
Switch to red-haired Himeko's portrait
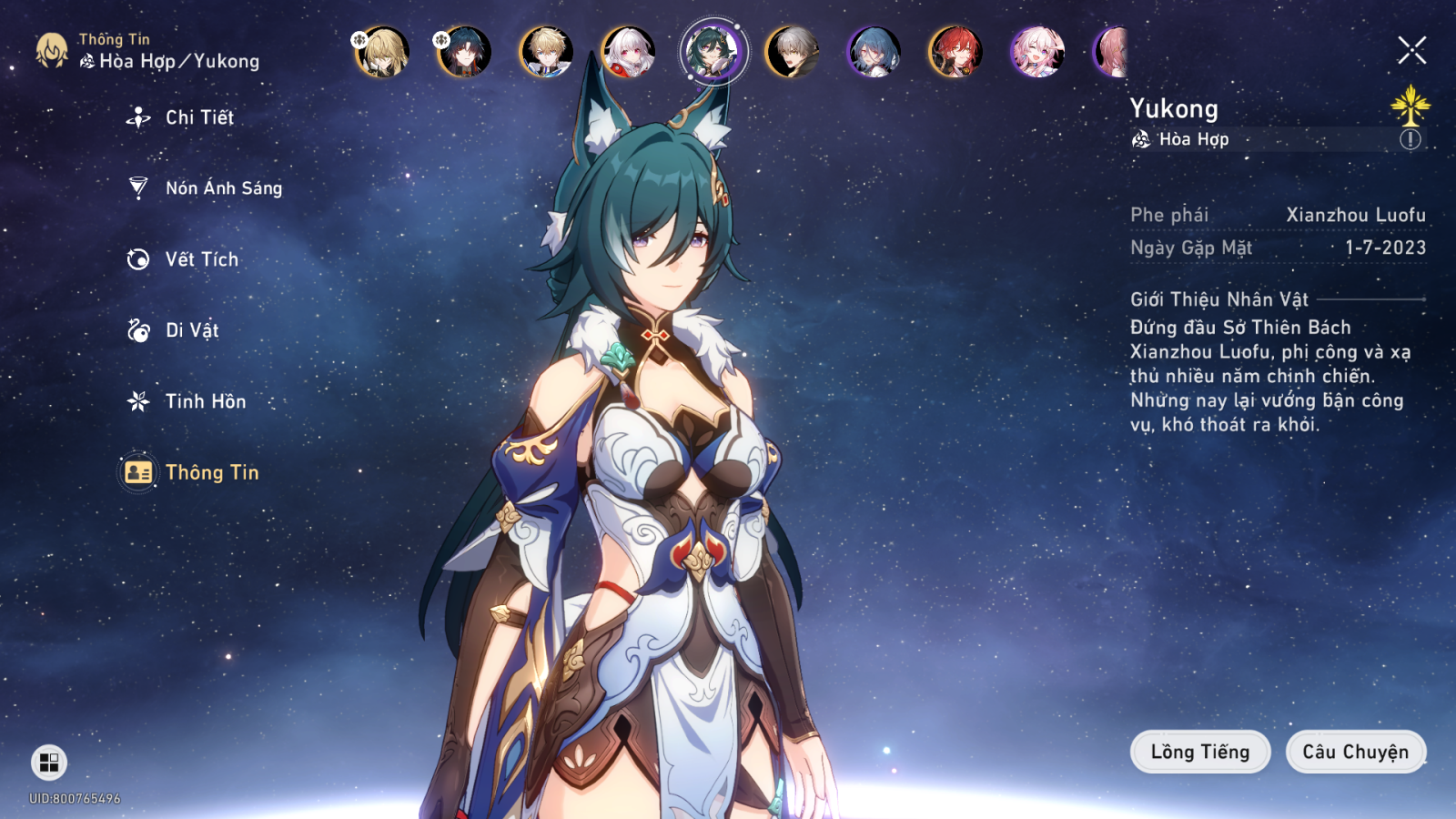[955, 52]
